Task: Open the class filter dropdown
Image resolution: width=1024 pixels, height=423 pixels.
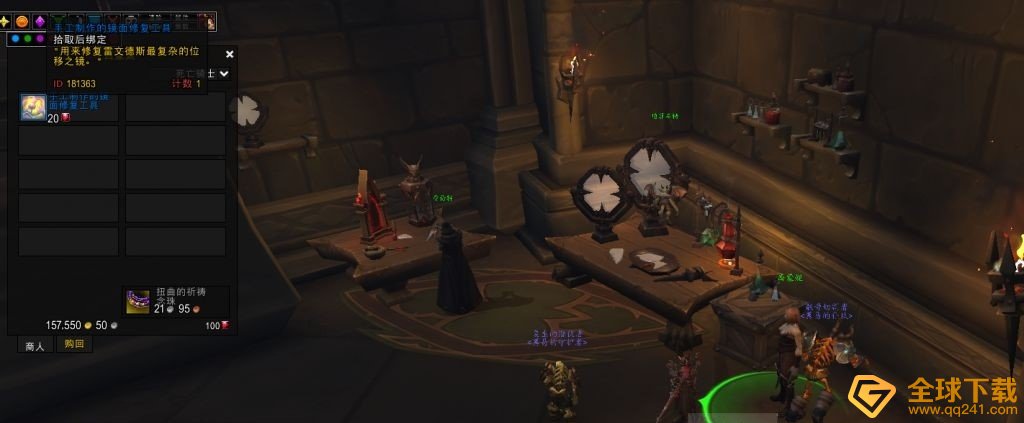Action: click(x=224, y=73)
